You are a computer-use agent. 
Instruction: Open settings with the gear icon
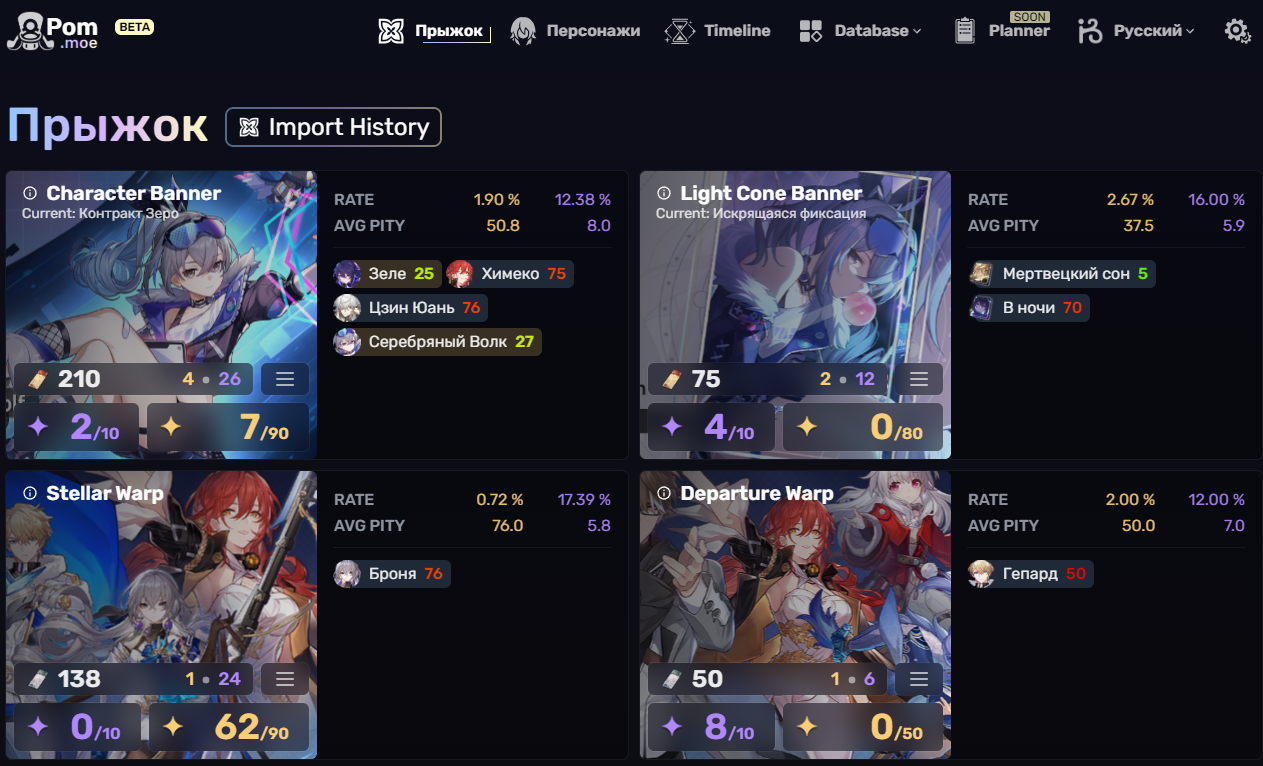click(x=1237, y=31)
